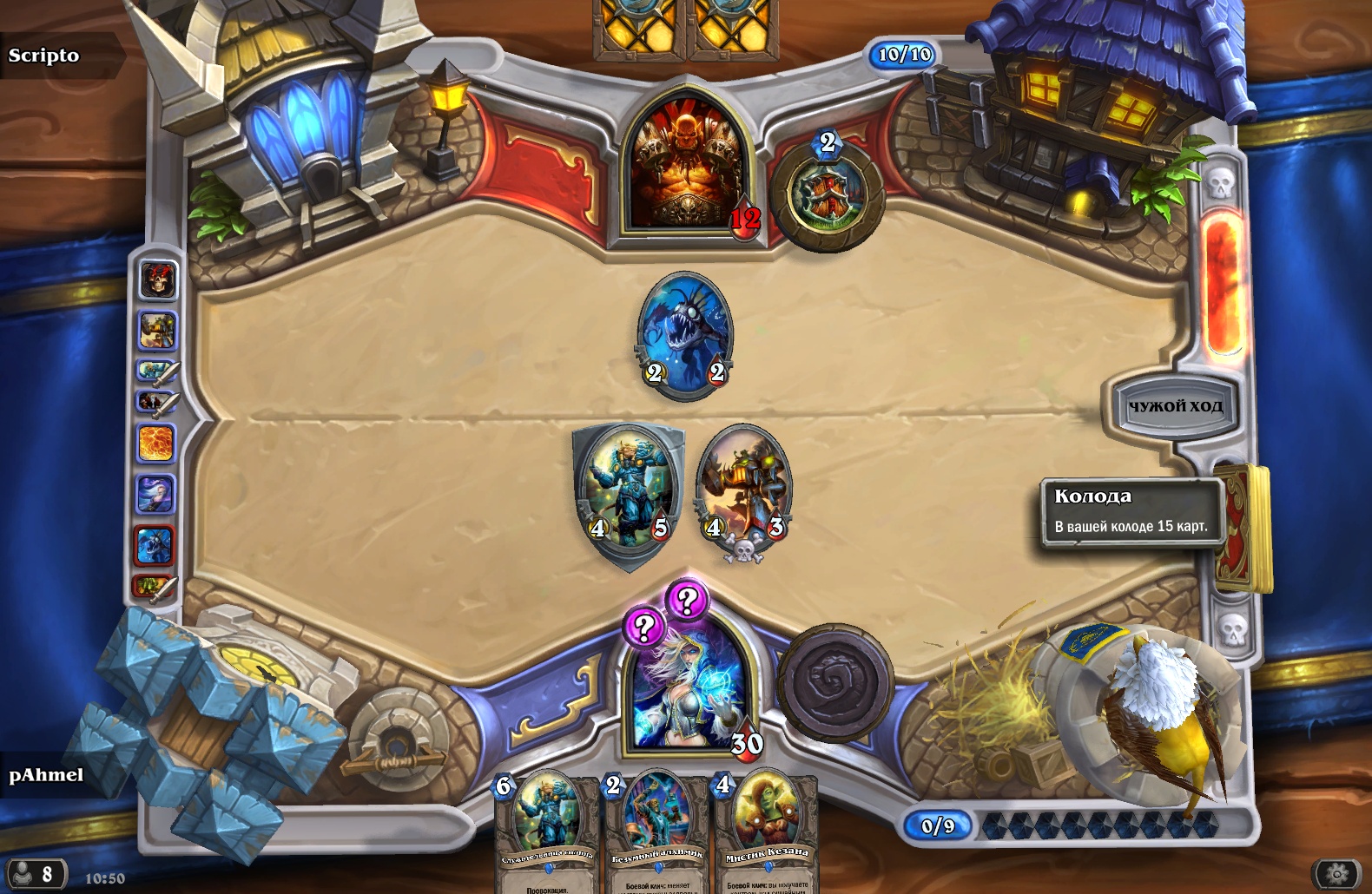Screen dimensions: 1372x894
Task: Open the gear settings menu
Action: [x=1337, y=873]
